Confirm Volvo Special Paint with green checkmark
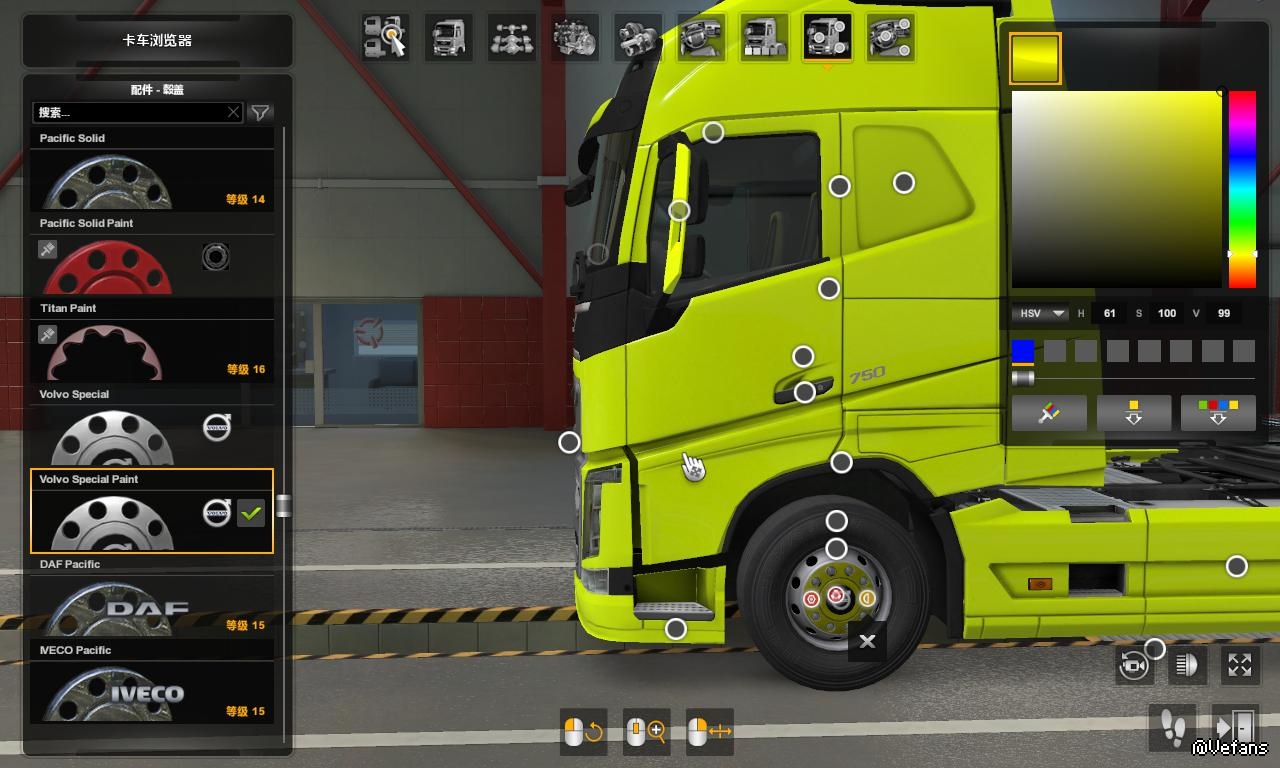 251,513
